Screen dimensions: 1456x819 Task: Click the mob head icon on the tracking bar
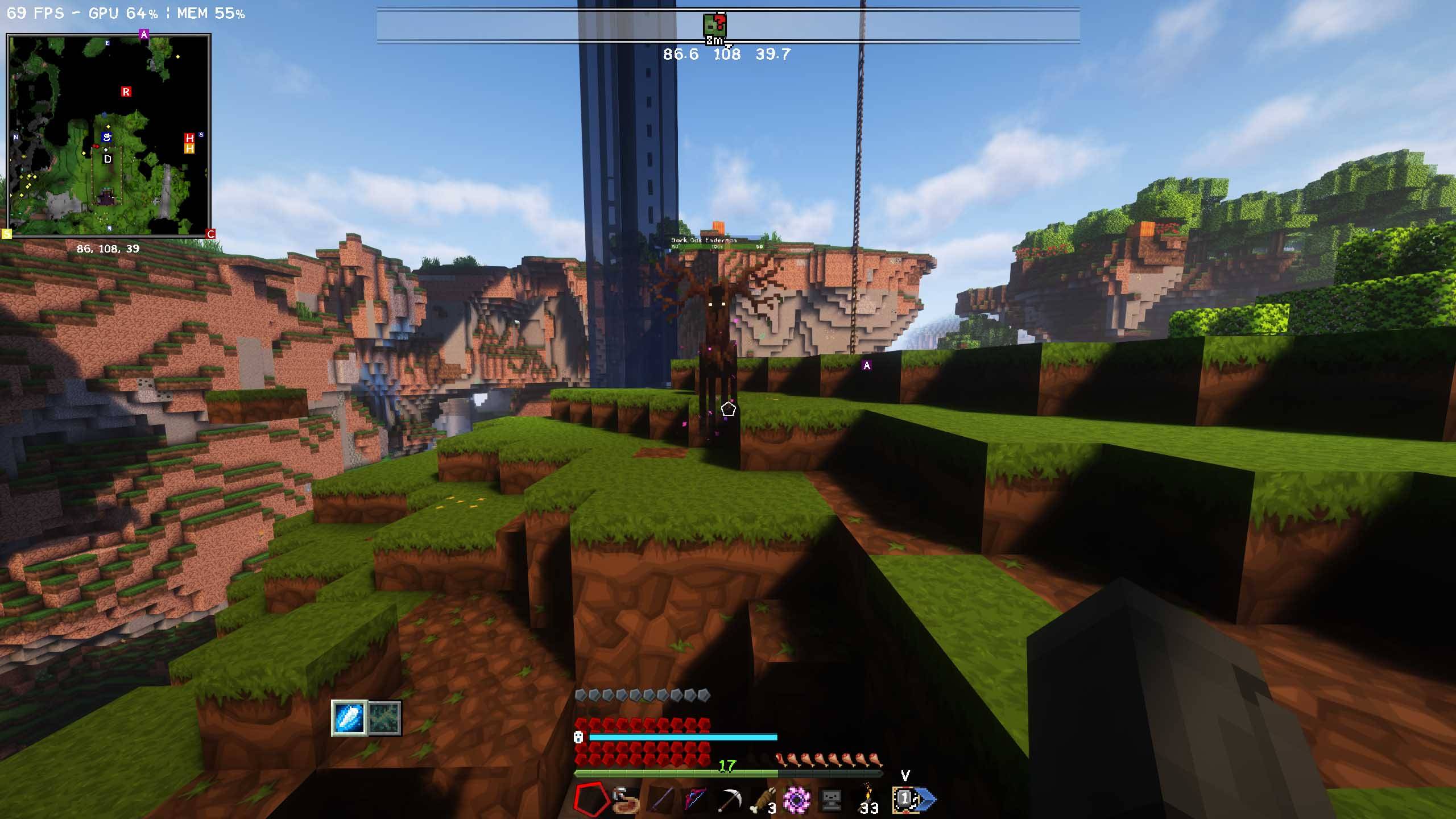(715, 24)
